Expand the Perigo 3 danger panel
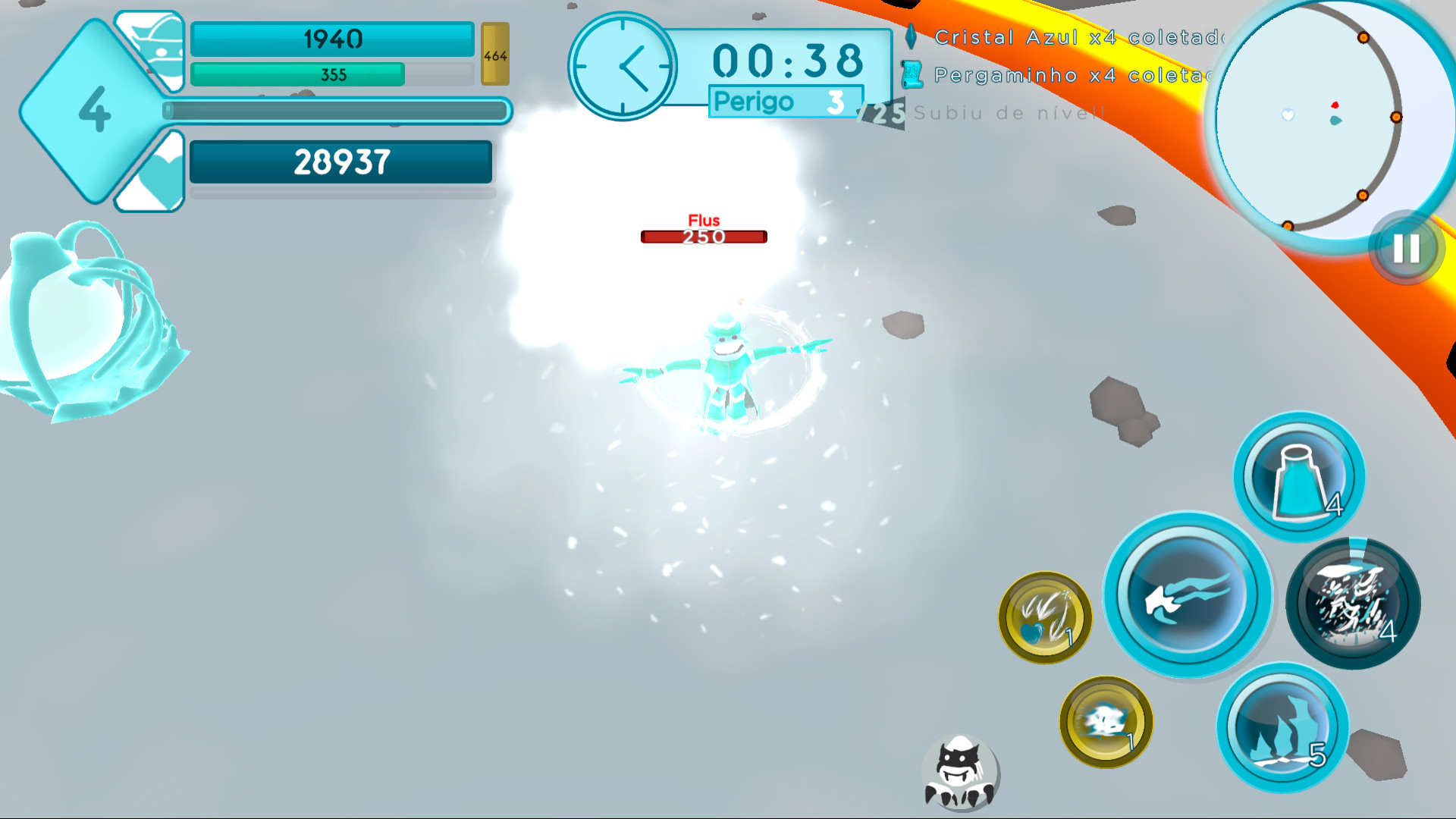 [x=785, y=101]
